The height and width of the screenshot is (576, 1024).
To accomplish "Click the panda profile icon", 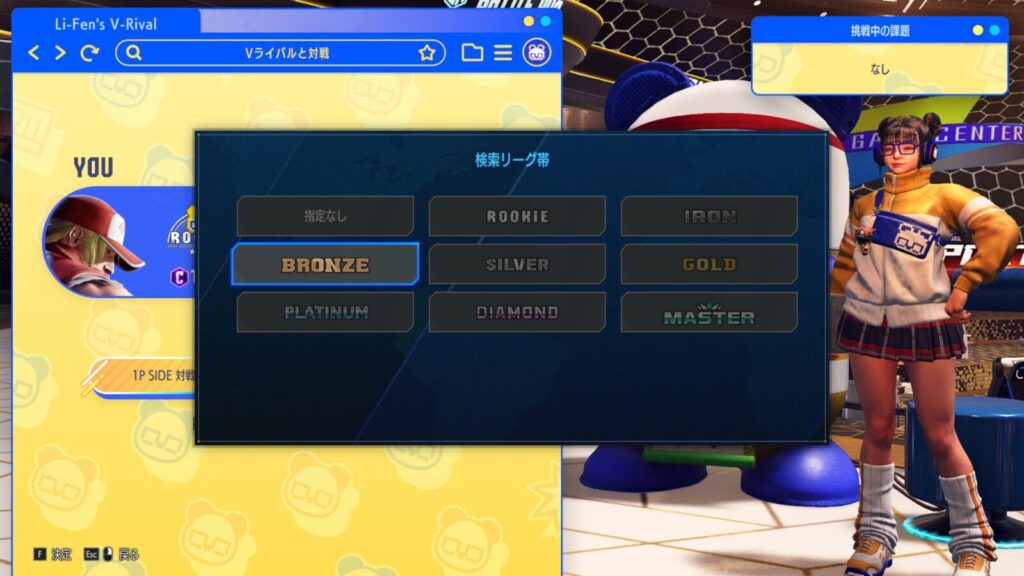I will 537,53.
